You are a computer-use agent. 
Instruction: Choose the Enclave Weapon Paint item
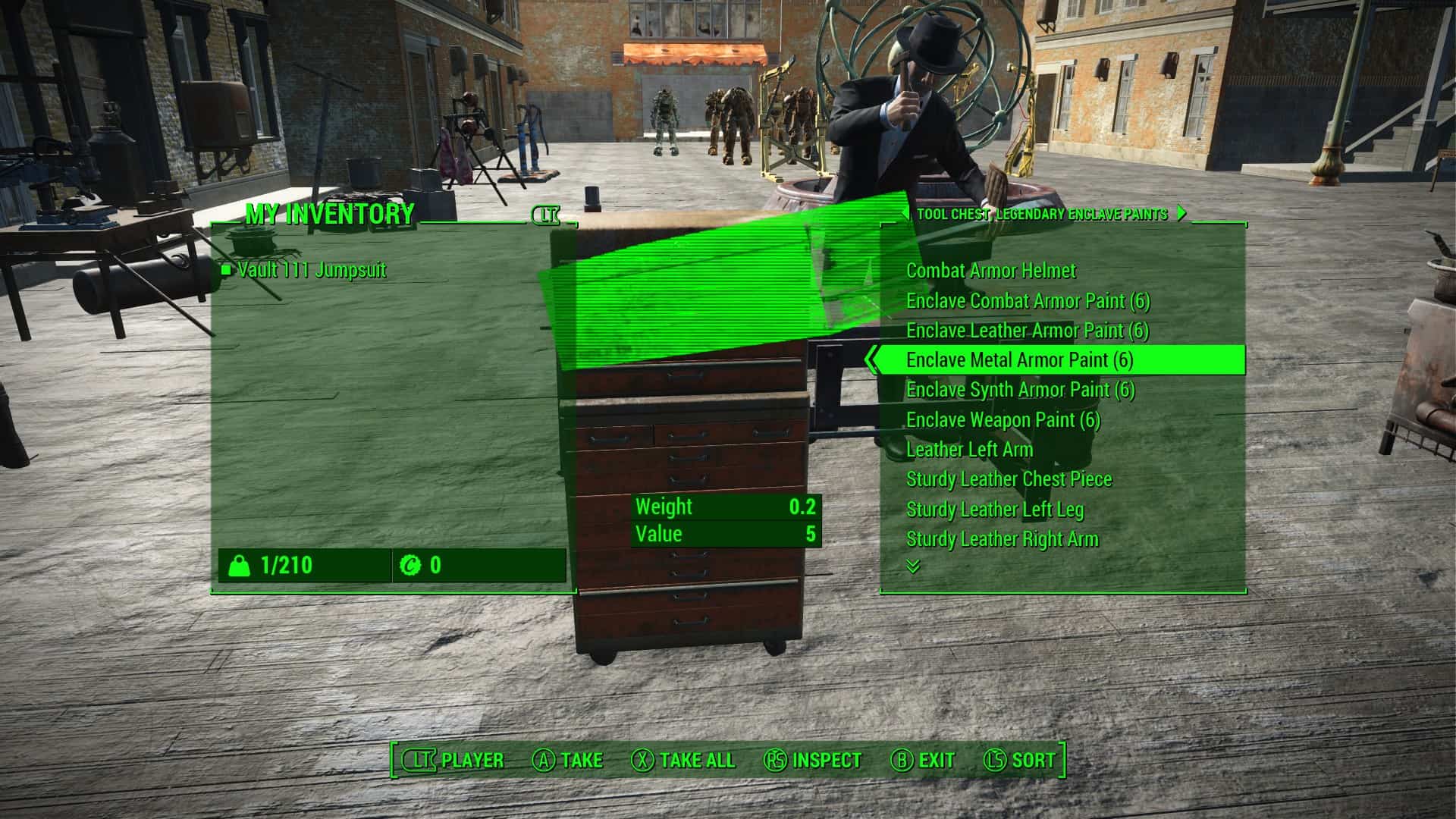click(x=1003, y=420)
